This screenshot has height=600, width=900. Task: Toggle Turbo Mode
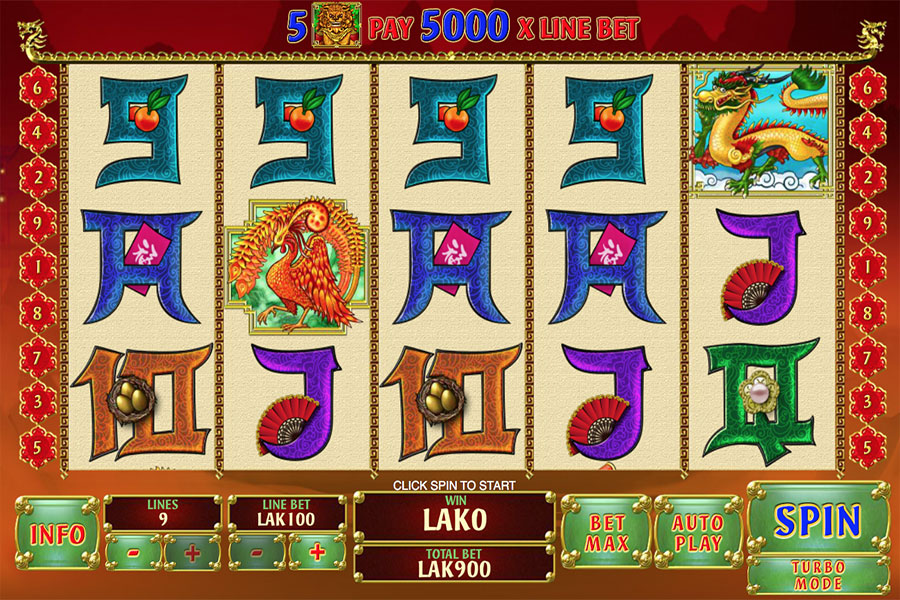[x=818, y=574]
